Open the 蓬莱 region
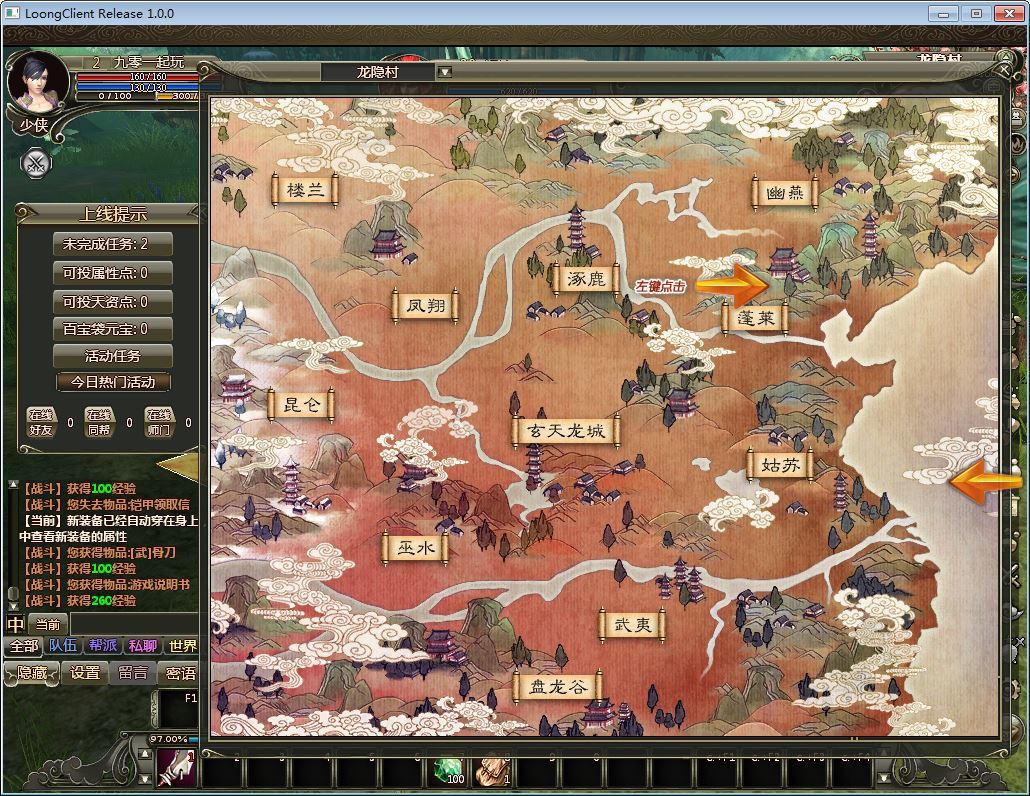The height and width of the screenshot is (796, 1030). click(x=755, y=319)
